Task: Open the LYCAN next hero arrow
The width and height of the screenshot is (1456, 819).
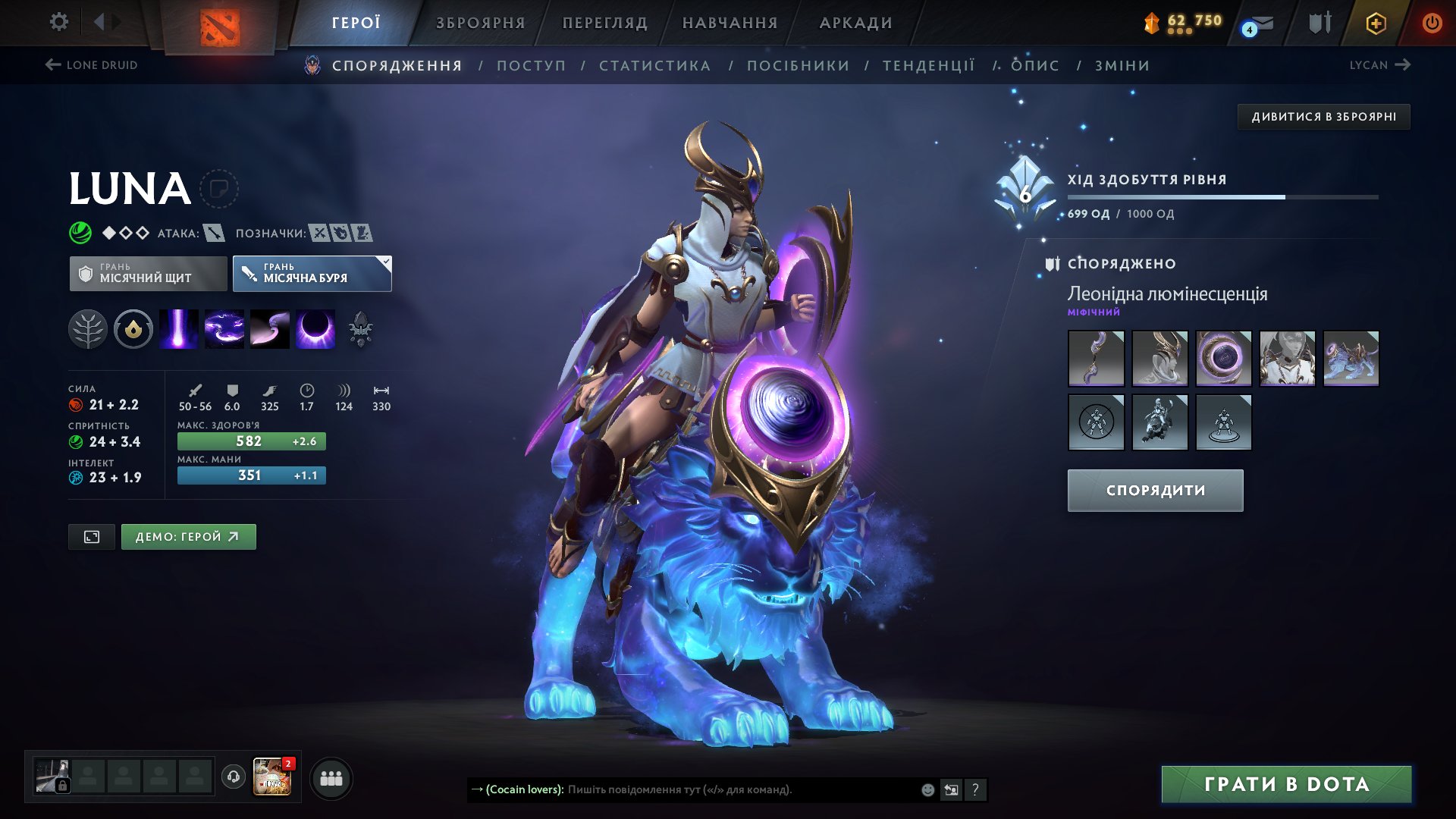Action: (1401, 65)
